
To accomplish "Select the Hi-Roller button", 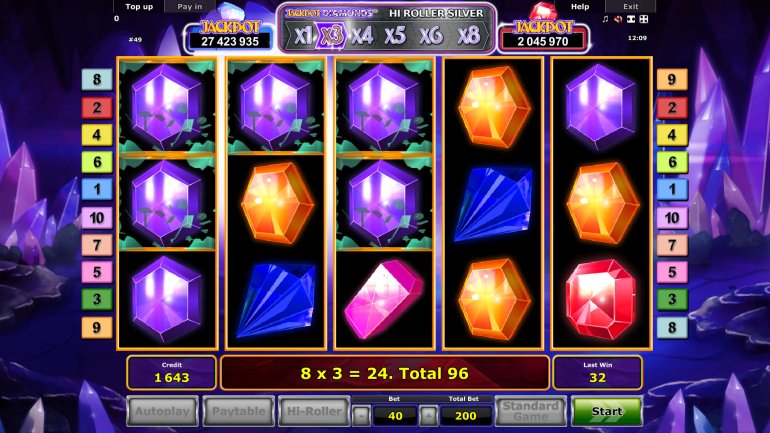I will pos(314,411).
